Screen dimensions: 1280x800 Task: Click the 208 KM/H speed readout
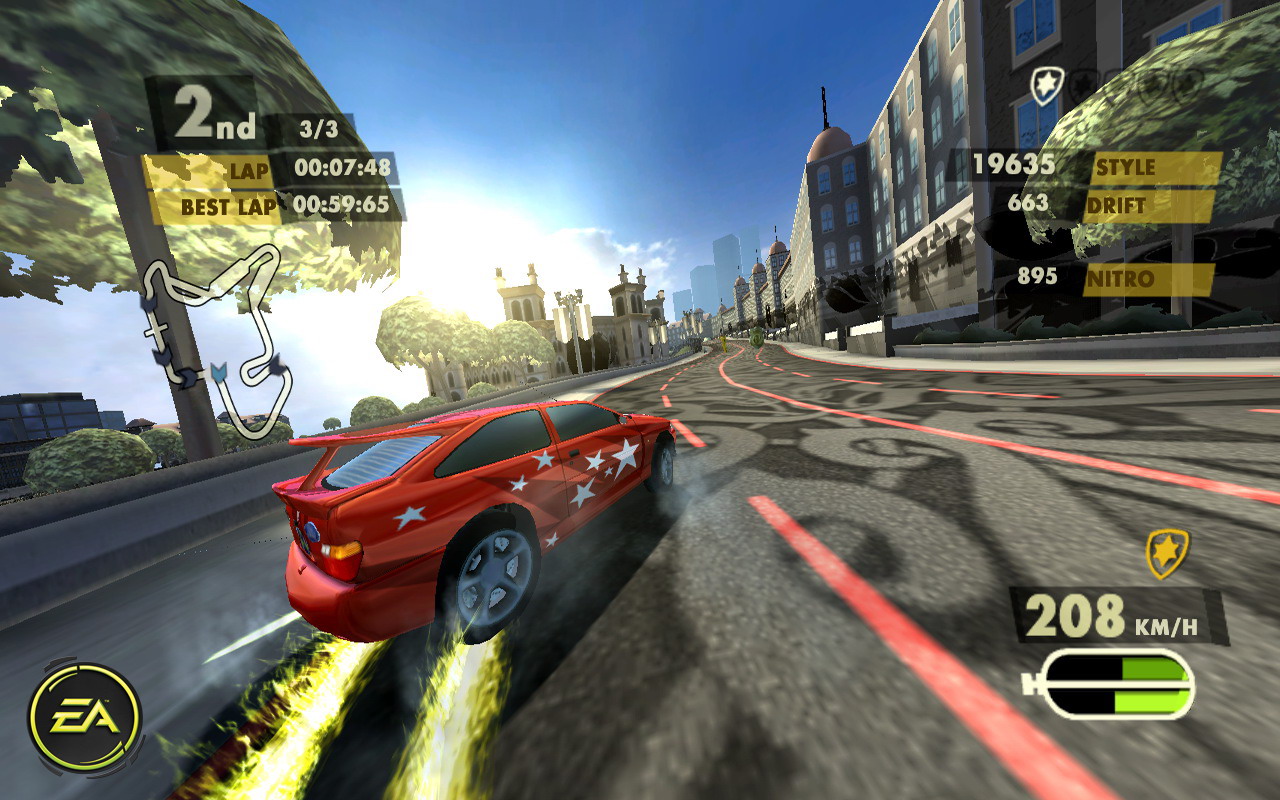[1105, 615]
